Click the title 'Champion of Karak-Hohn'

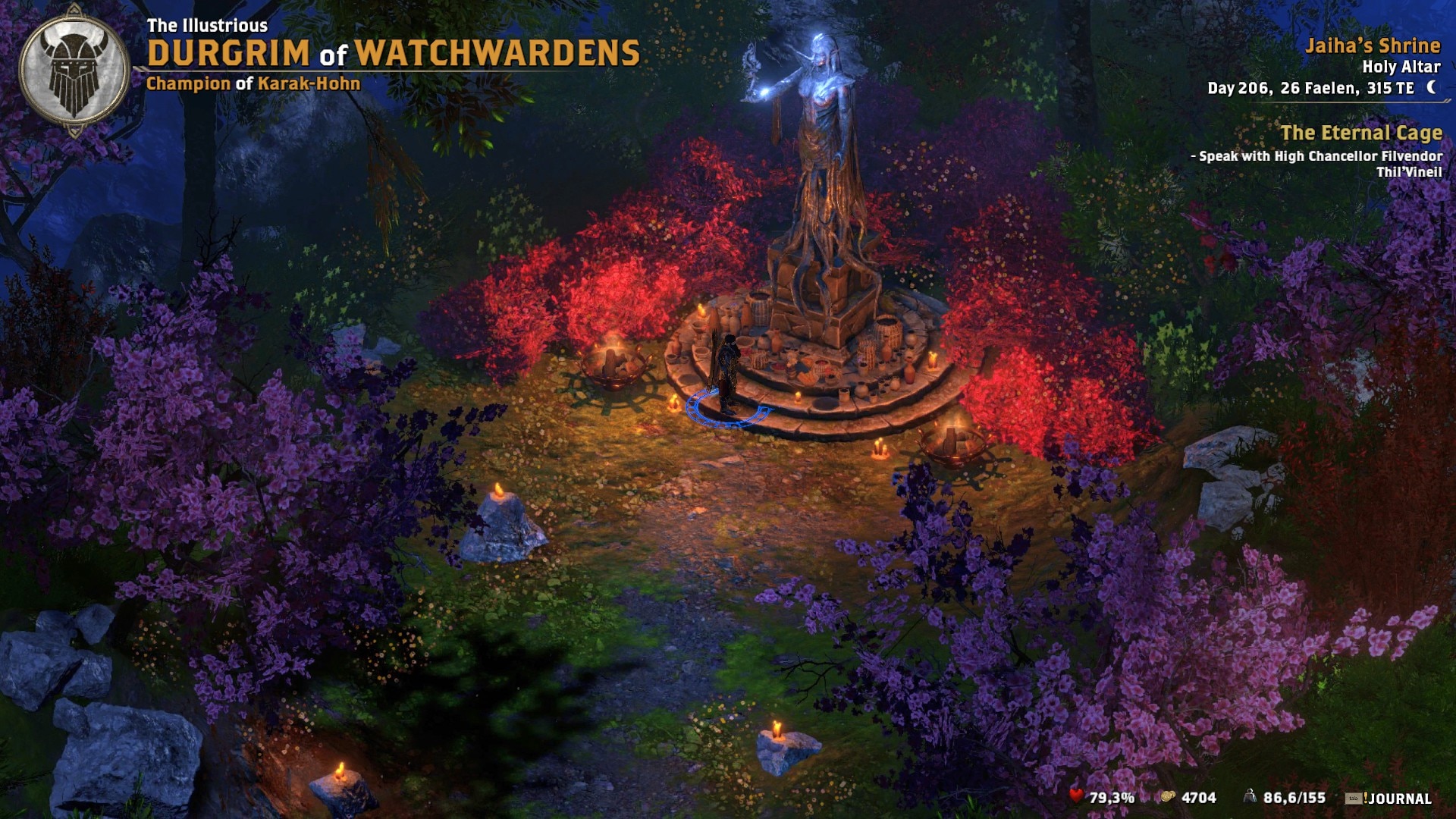coord(253,85)
